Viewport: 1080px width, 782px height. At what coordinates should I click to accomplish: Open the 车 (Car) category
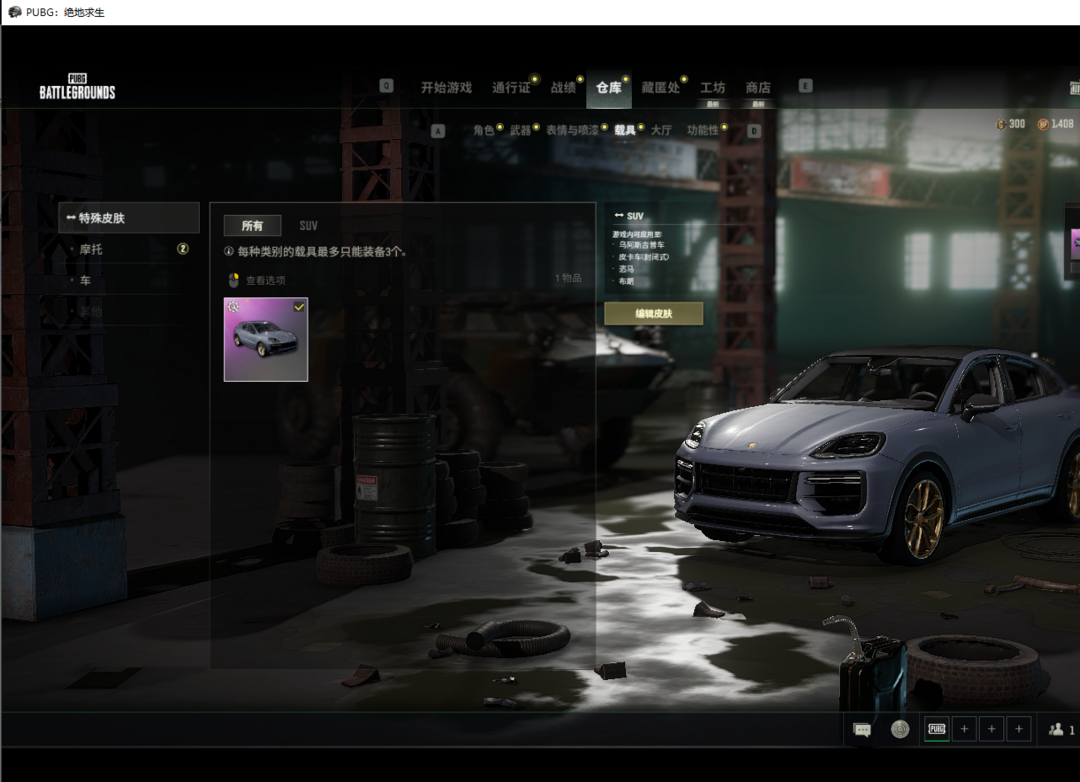point(86,281)
